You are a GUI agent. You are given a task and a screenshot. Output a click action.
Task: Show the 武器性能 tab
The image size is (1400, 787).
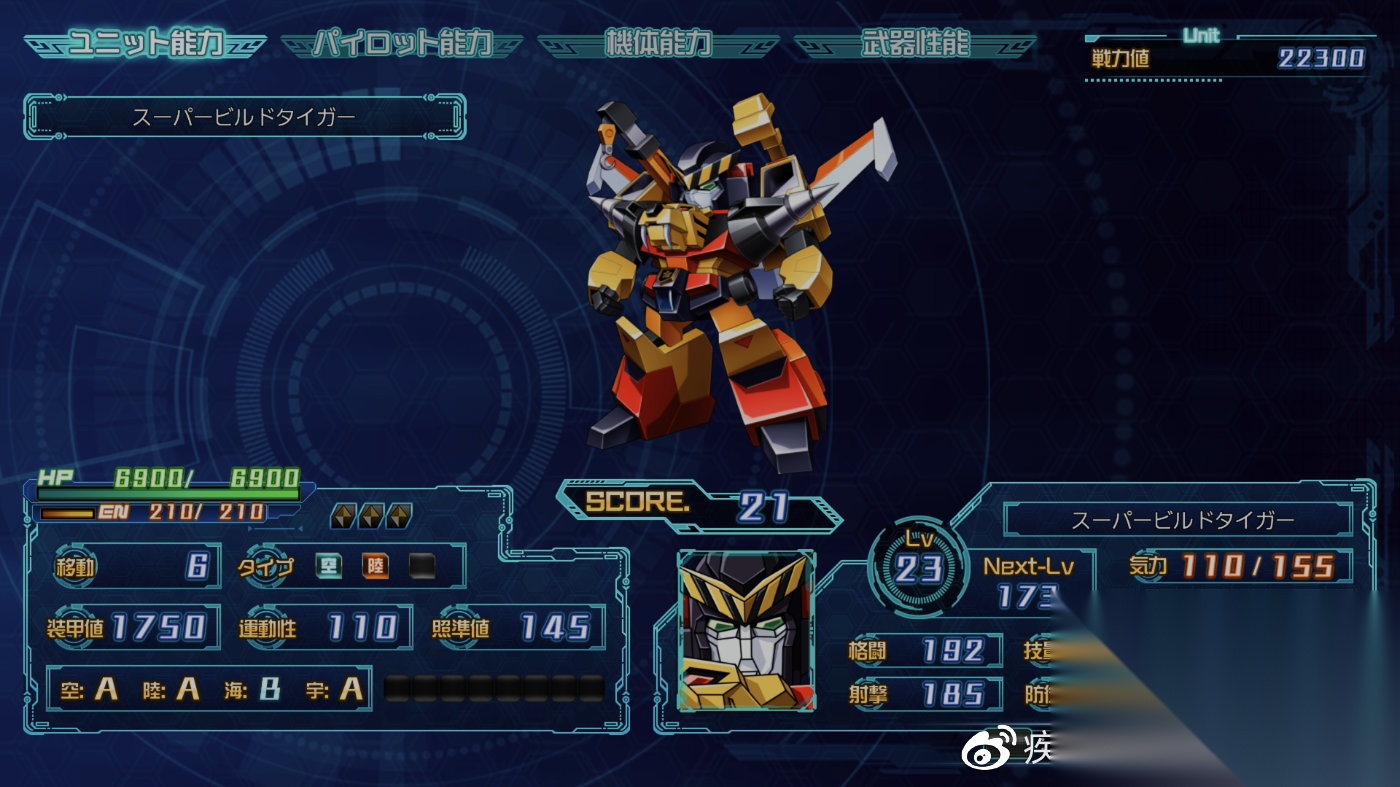915,45
